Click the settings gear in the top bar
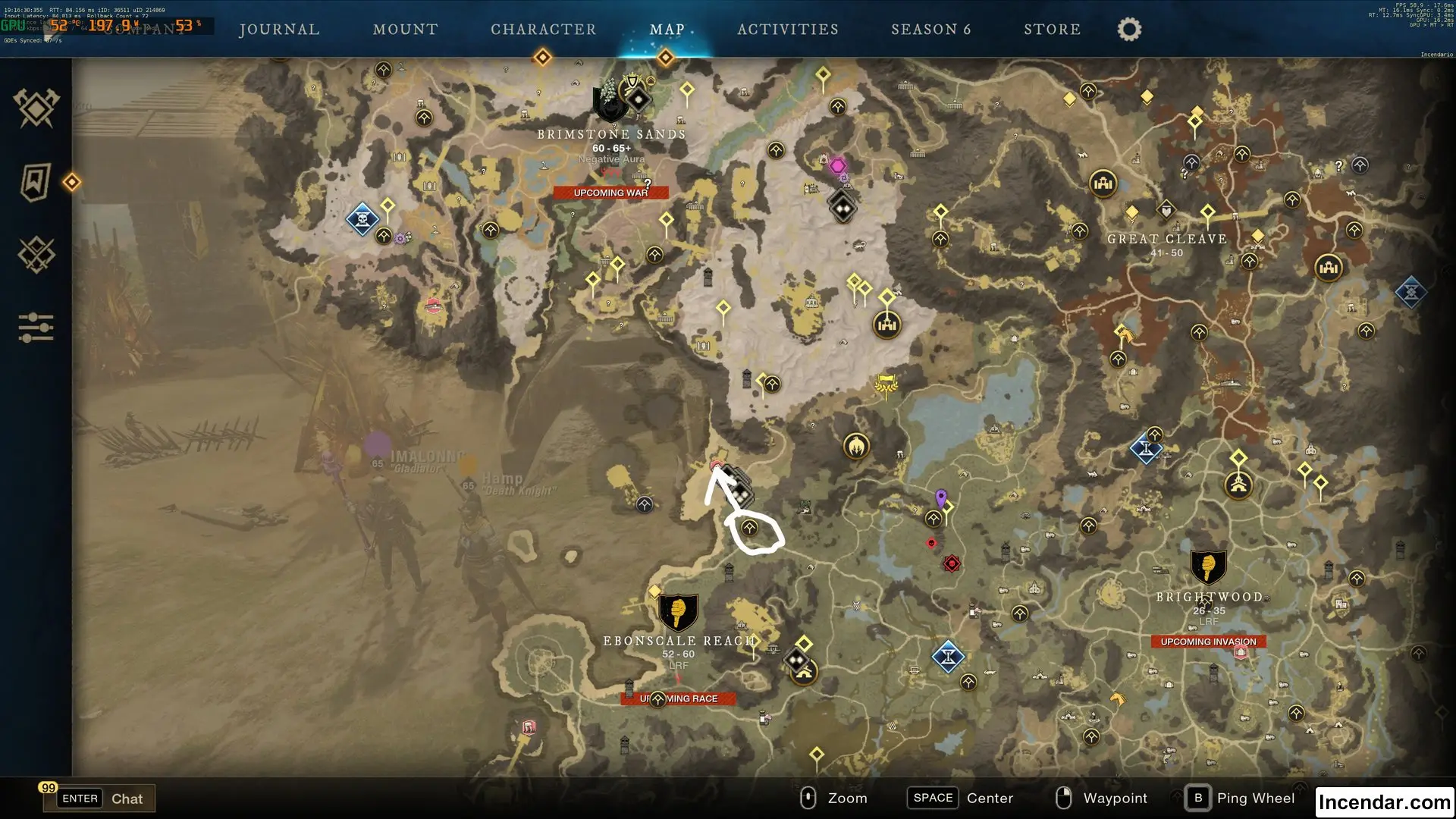This screenshot has height=819, width=1456. click(1128, 28)
